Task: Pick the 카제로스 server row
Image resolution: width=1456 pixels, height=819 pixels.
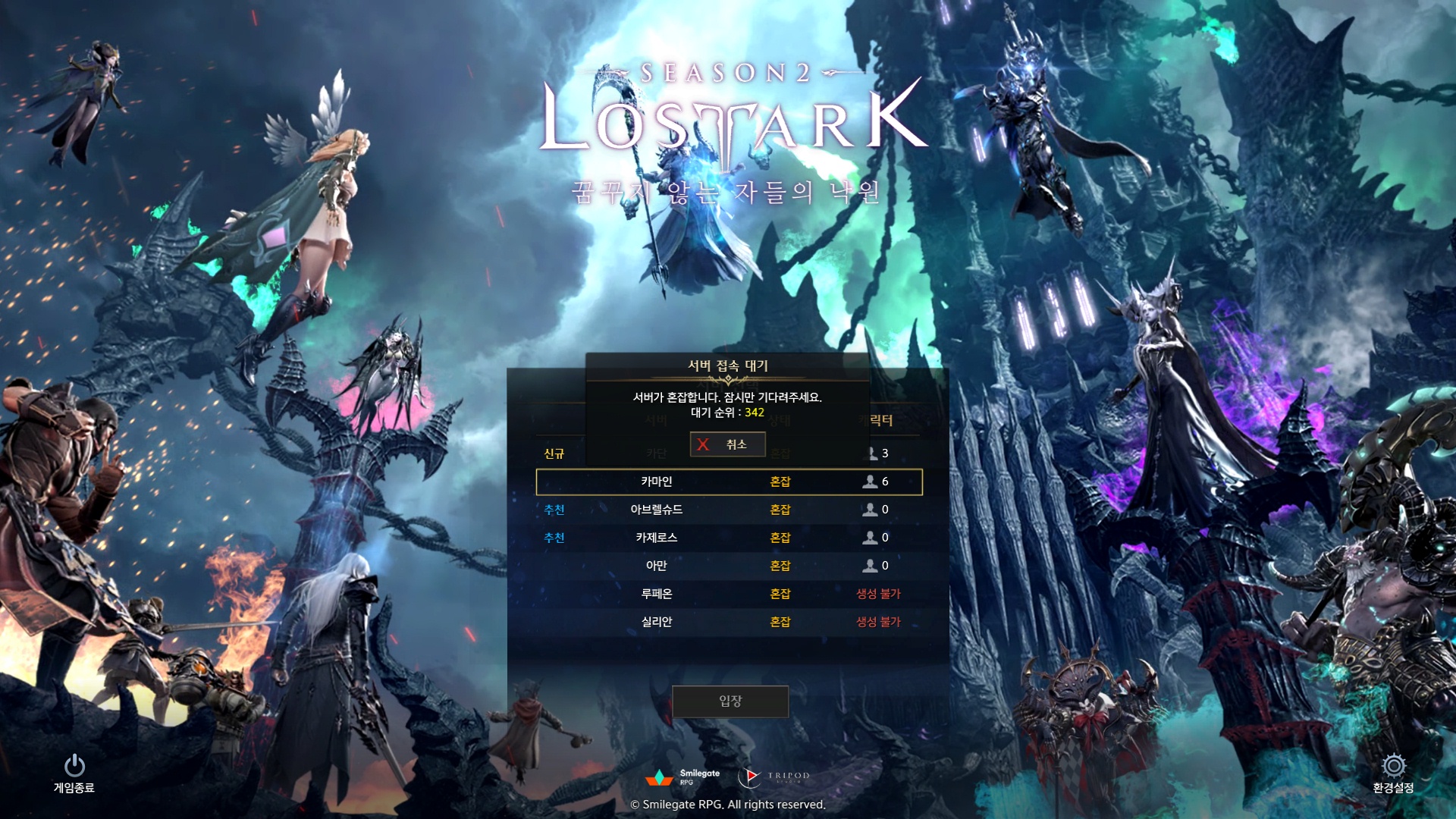Action: (x=729, y=538)
